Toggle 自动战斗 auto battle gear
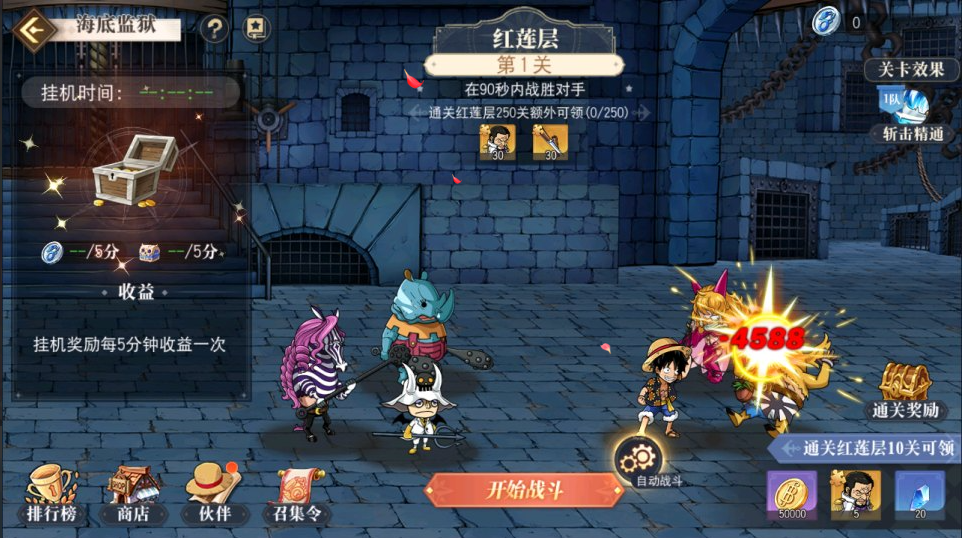The image size is (962, 538). [x=634, y=461]
